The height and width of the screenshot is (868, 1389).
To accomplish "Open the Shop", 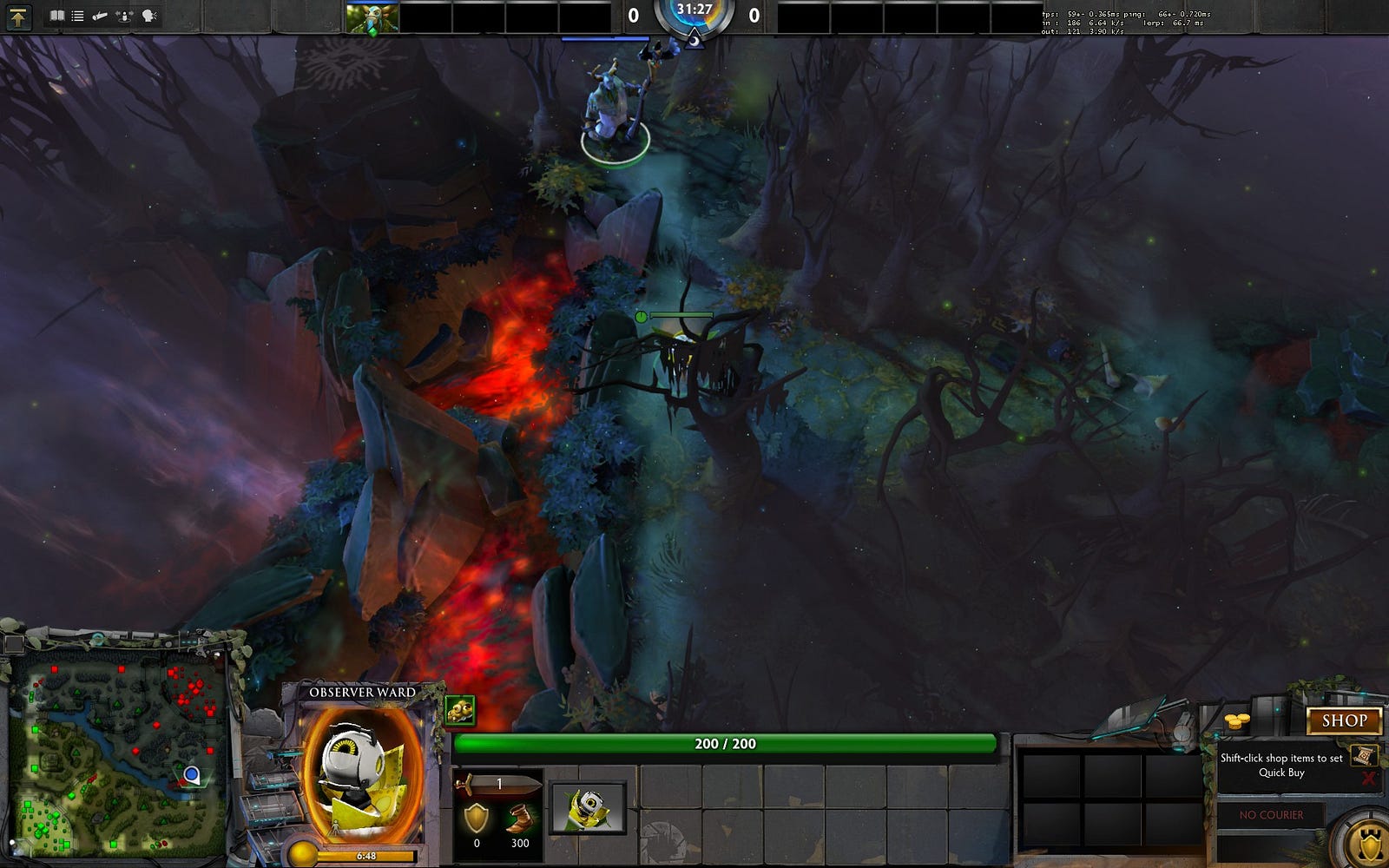I will [1344, 720].
